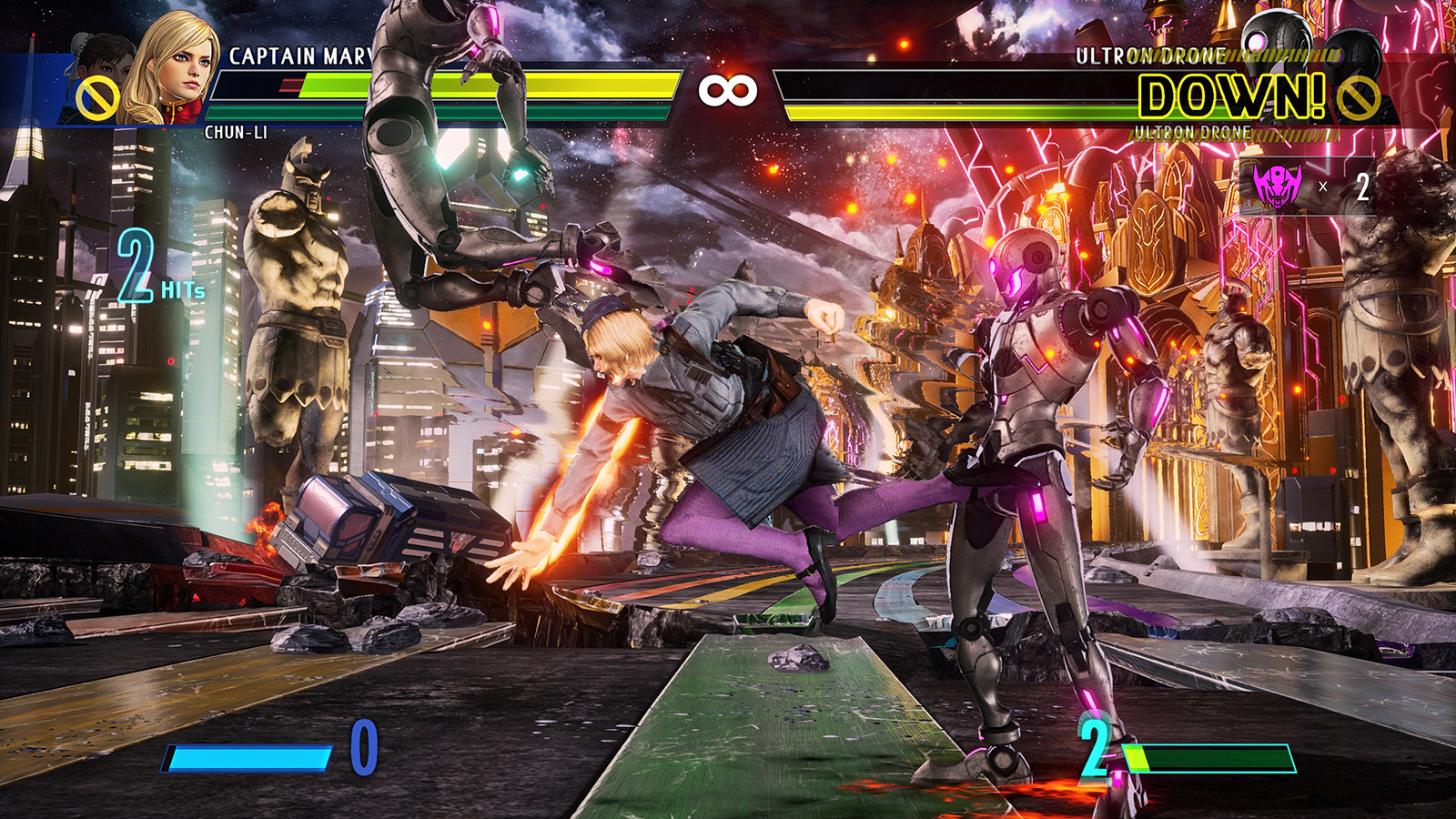Click the CHUN-LI name text
This screenshot has width=1456, height=819.
click(x=235, y=131)
